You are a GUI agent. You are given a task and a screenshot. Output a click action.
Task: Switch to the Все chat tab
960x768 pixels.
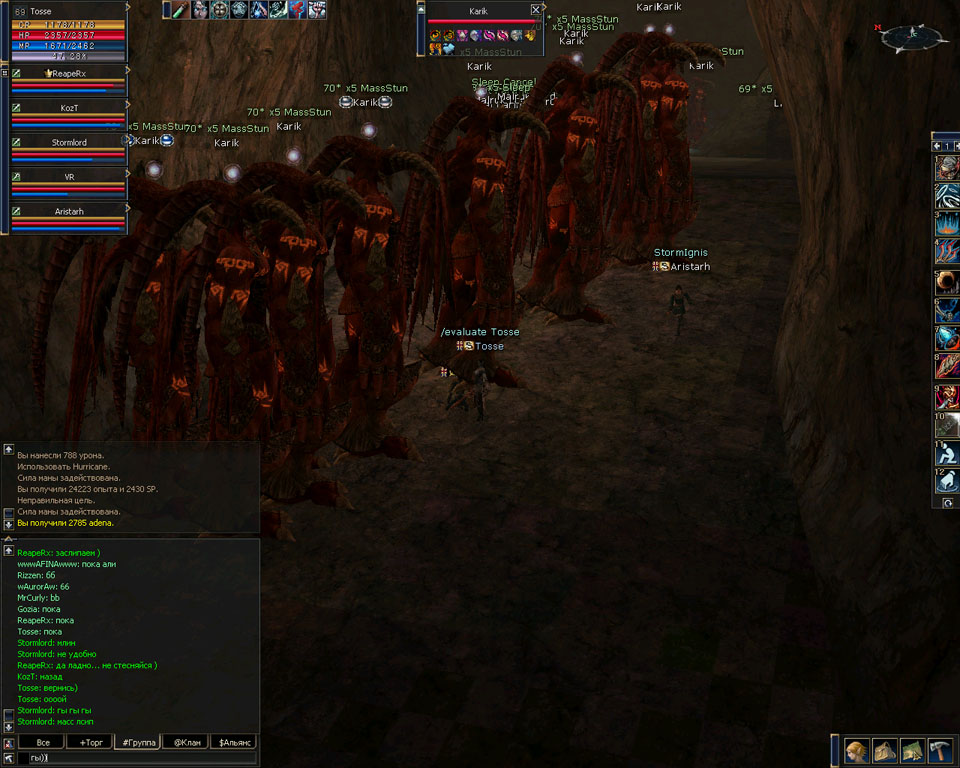coord(42,743)
